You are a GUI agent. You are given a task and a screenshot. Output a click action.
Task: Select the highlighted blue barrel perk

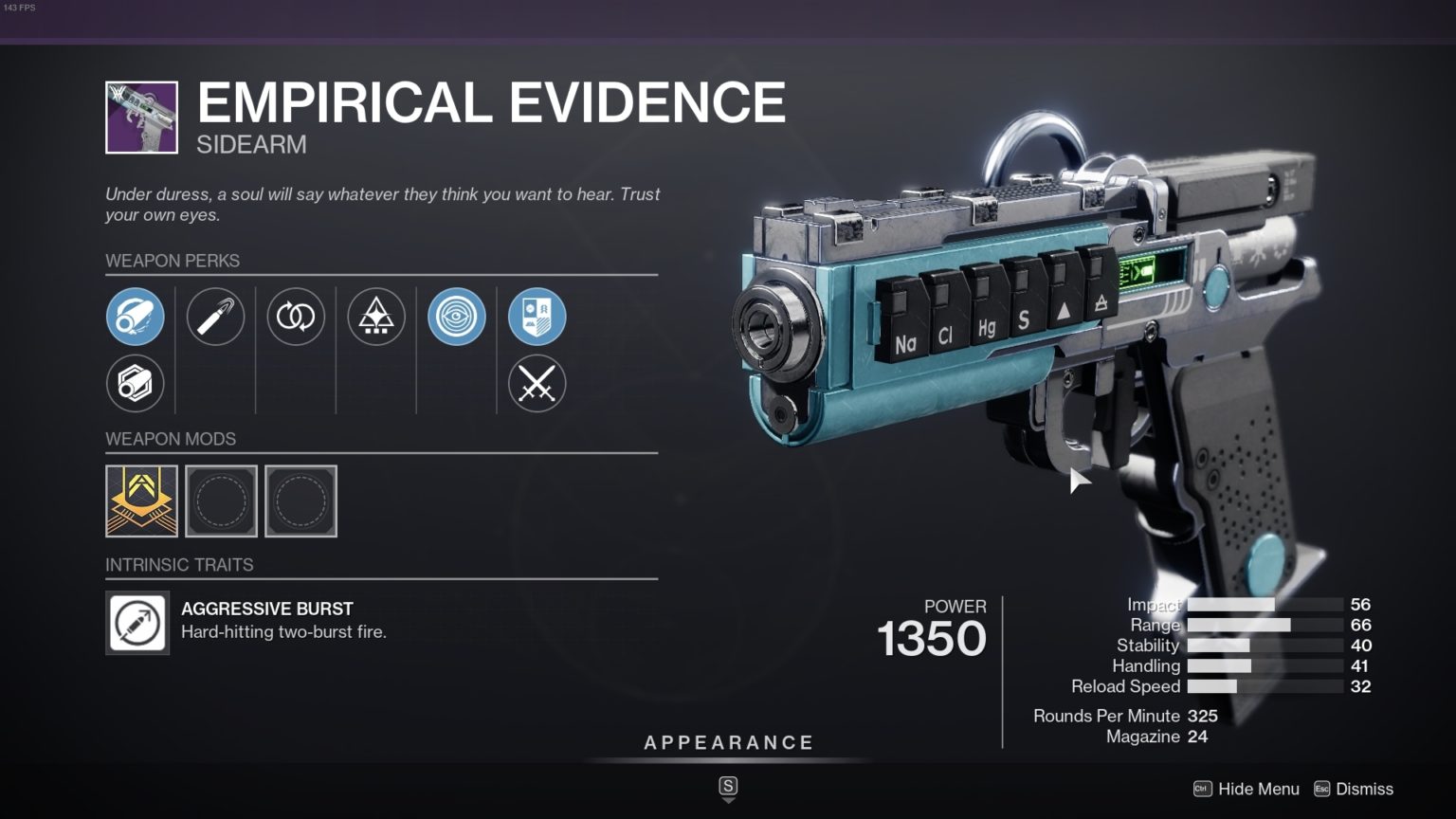click(136, 317)
